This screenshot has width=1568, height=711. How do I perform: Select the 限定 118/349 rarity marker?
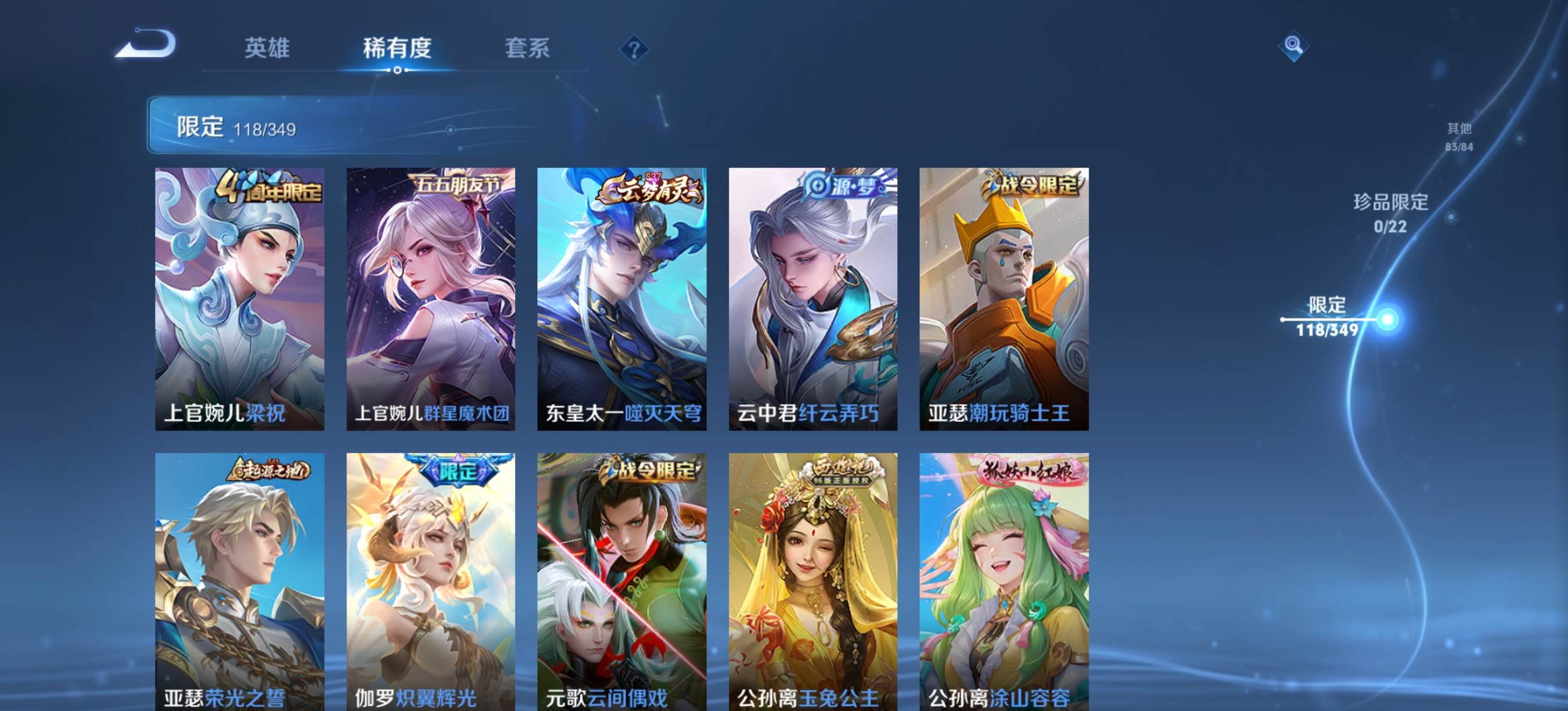[x=1327, y=317]
